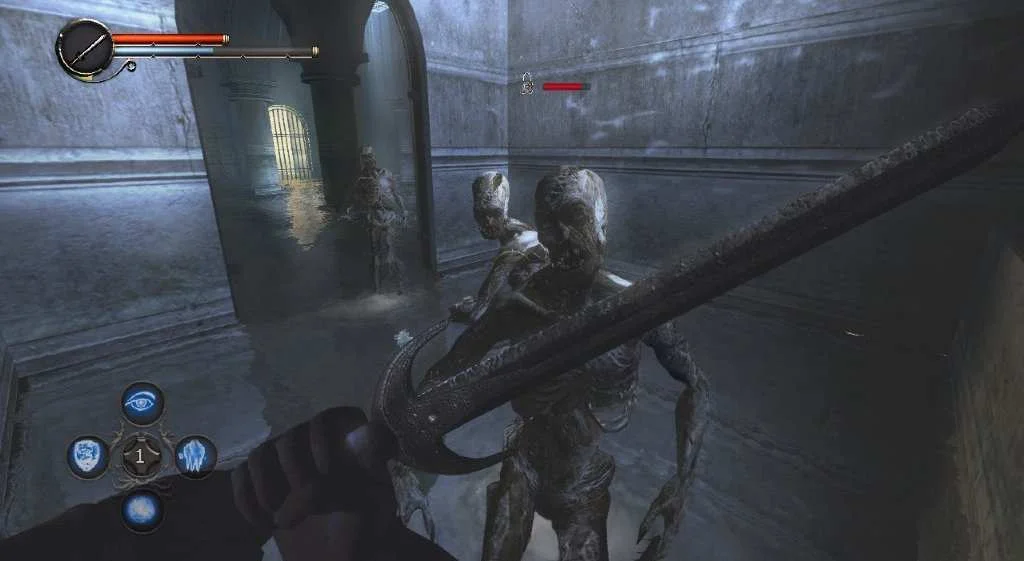Select the shield spell icon
The image size is (1024, 561).
tap(88, 456)
